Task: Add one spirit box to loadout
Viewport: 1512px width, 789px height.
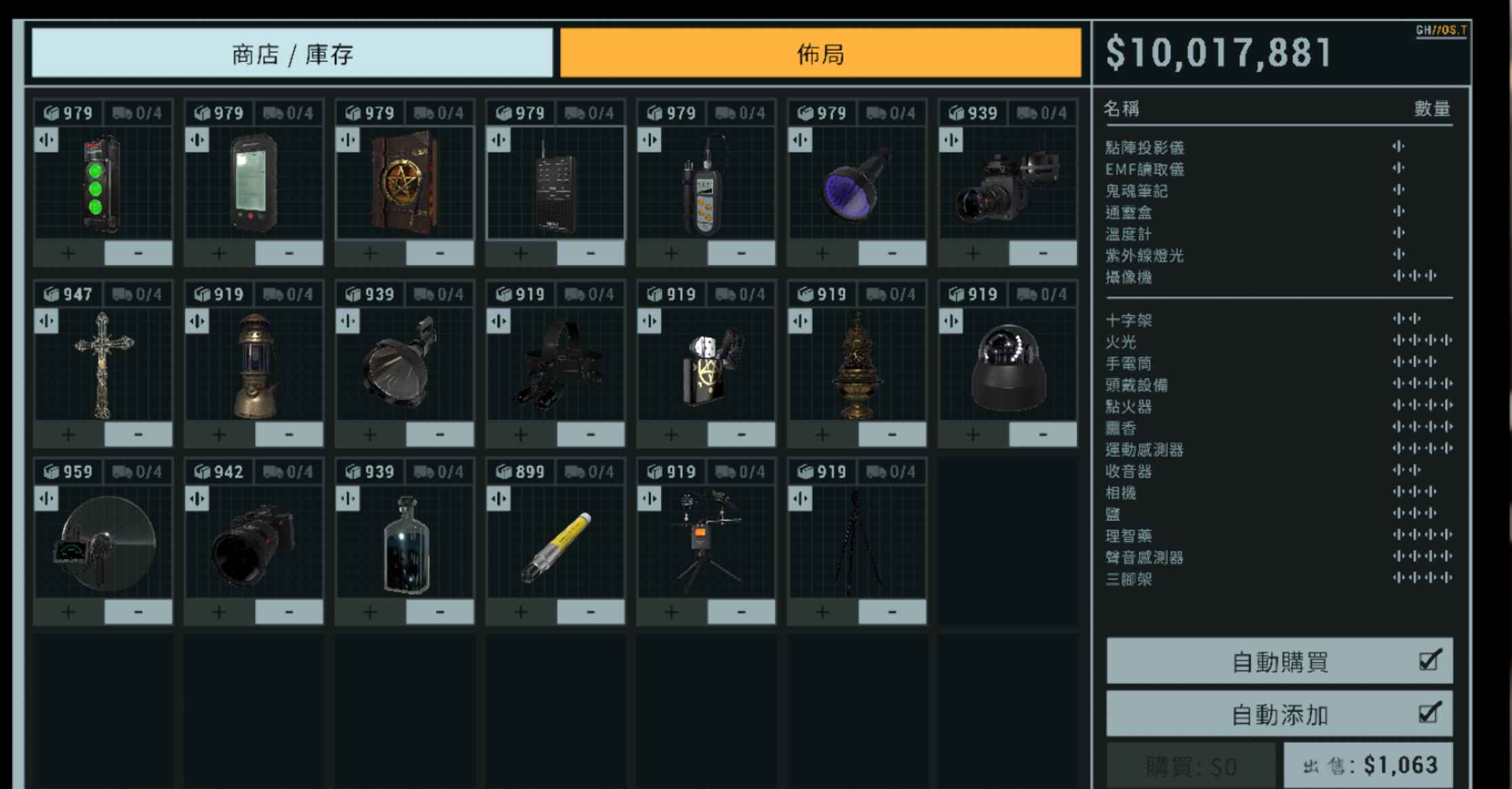Action: (521, 254)
